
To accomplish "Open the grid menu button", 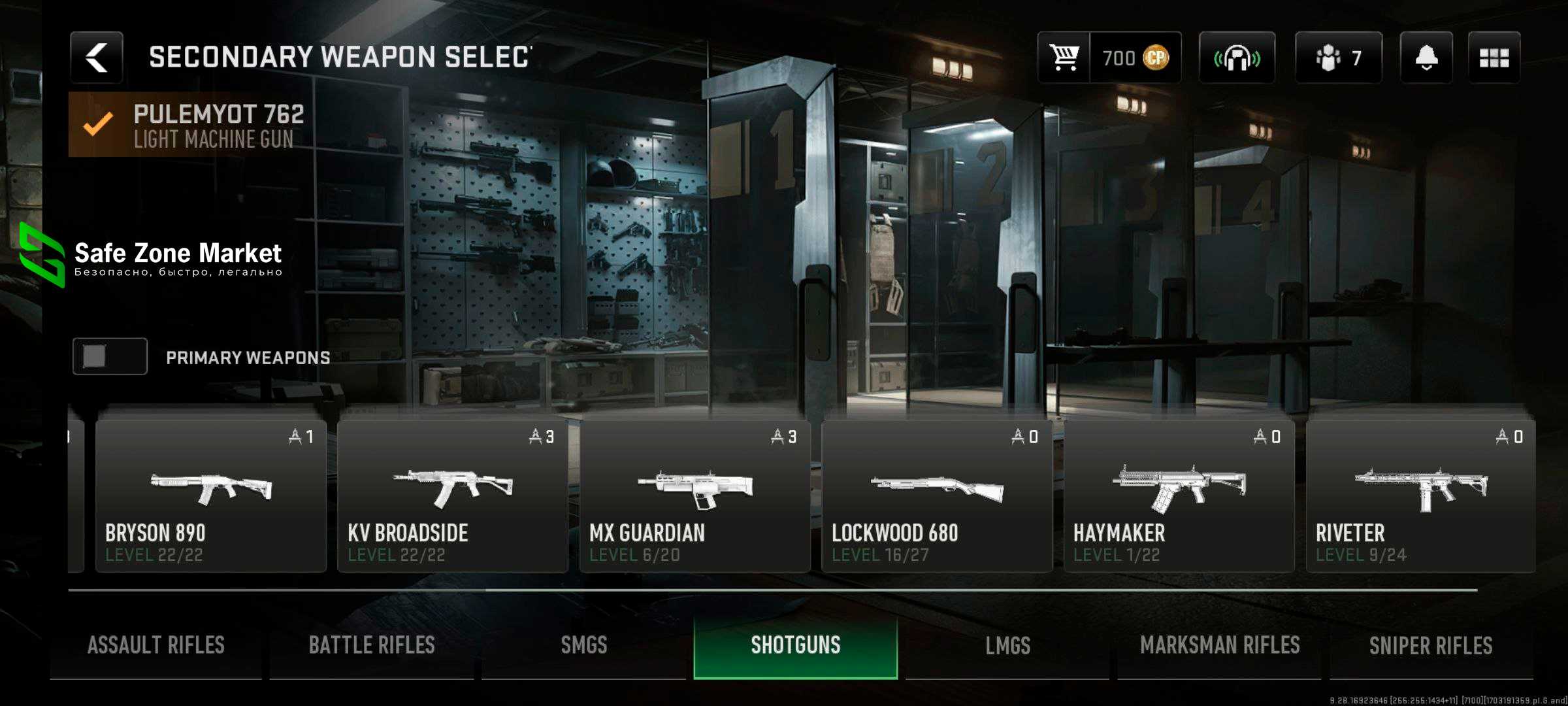I will [x=1494, y=58].
